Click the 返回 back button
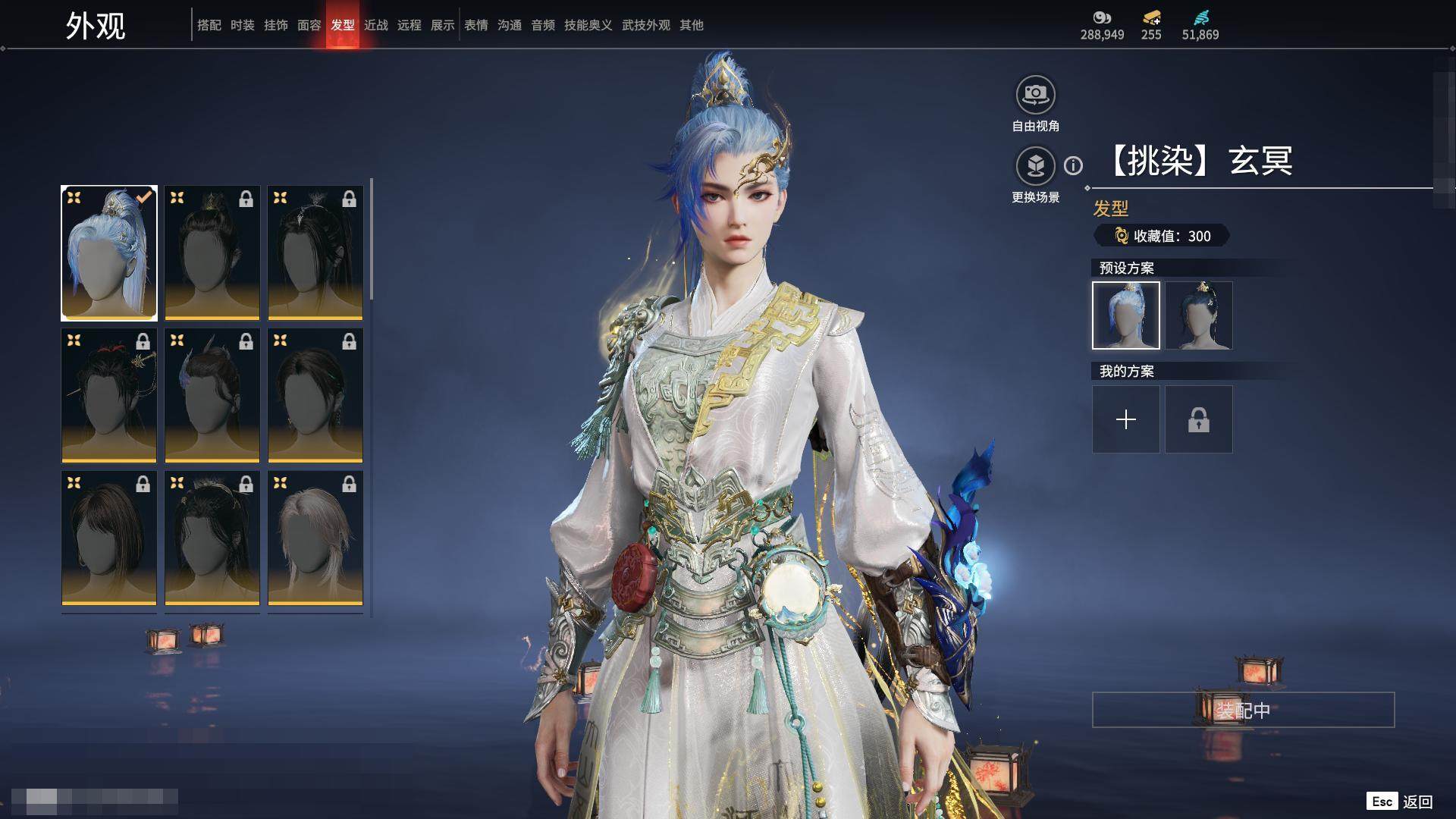This screenshot has width=1456, height=819. [x=1417, y=802]
